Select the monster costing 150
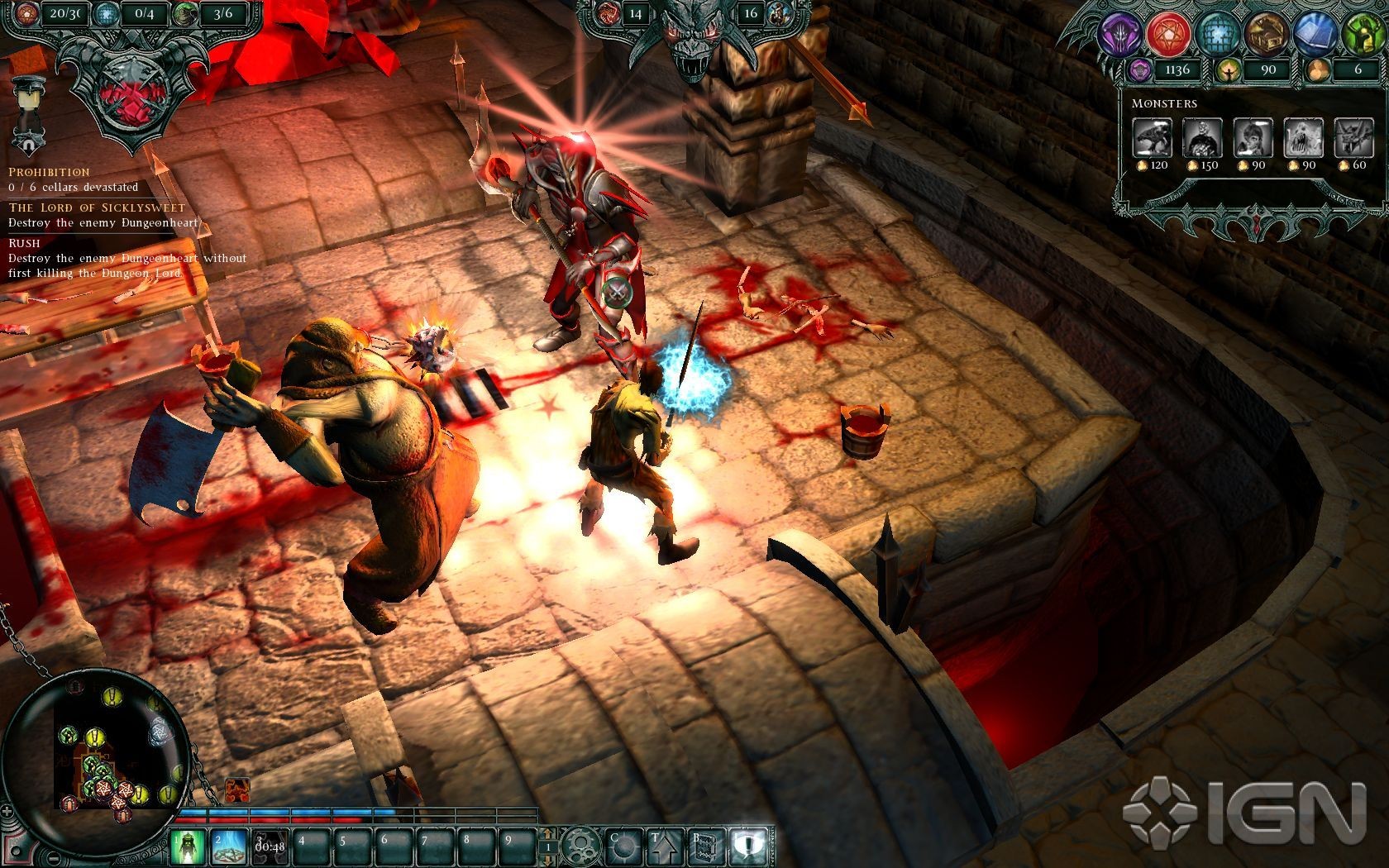 (1202, 137)
